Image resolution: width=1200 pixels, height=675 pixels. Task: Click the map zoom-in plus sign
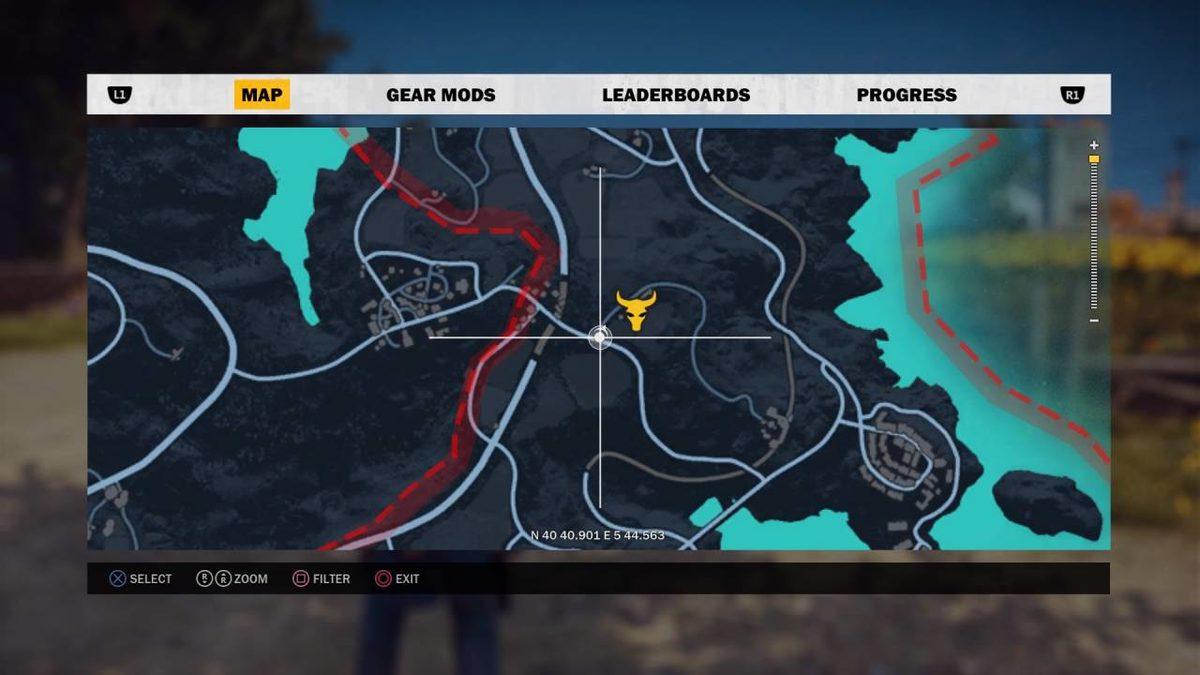coord(1094,145)
